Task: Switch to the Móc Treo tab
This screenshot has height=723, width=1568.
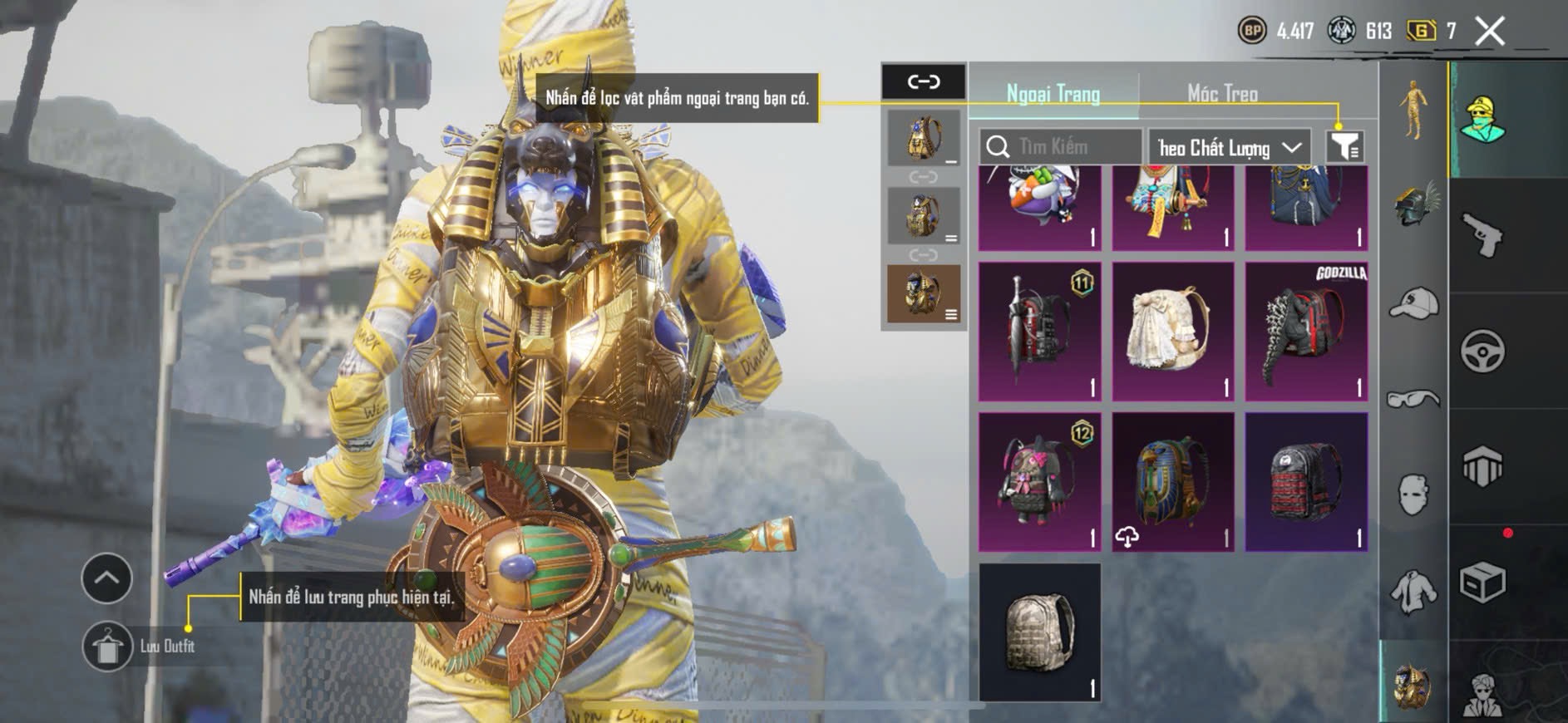Action: (x=1222, y=93)
